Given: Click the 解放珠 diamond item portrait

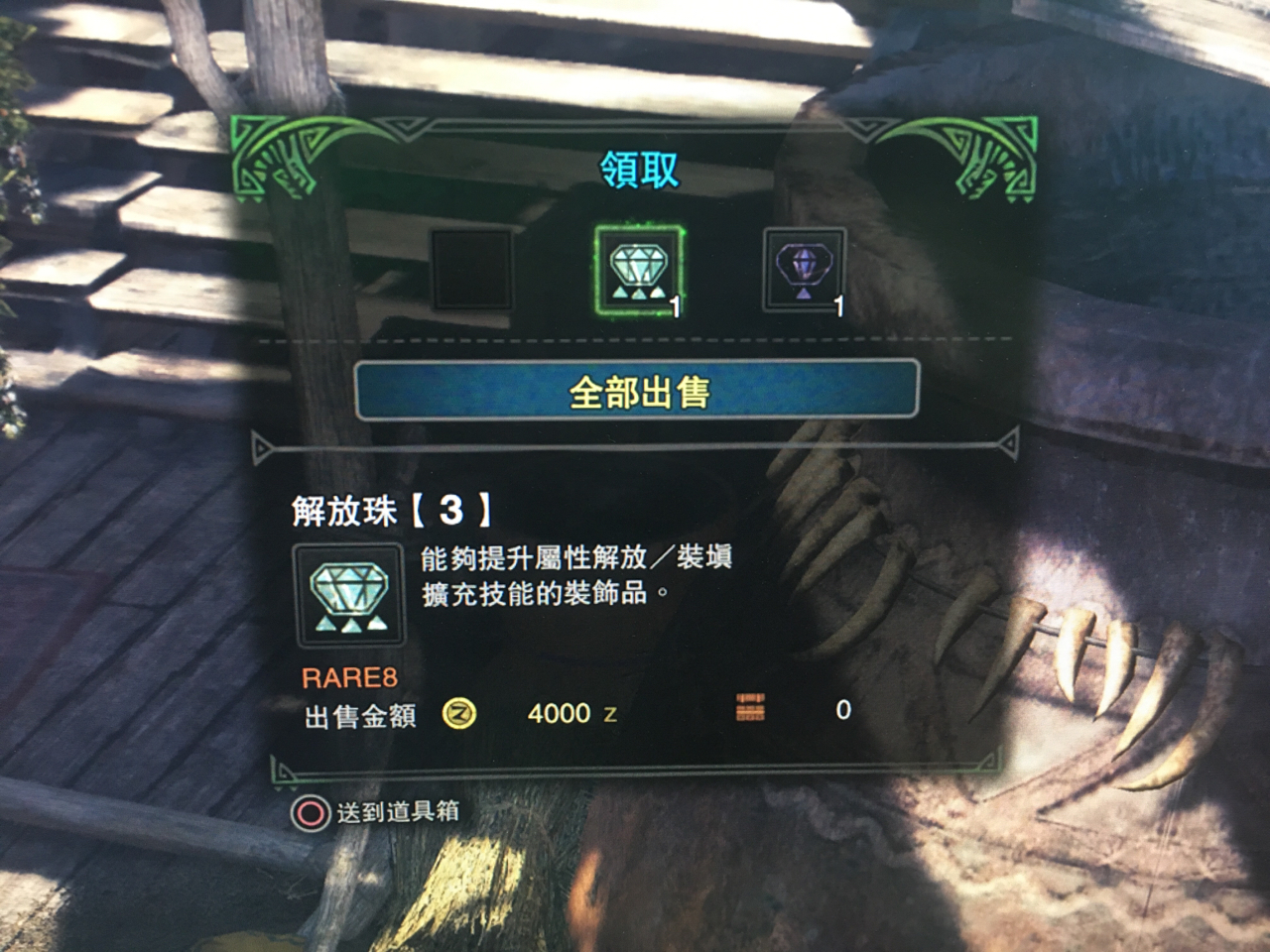Looking at the screenshot, I should point(349,597).
